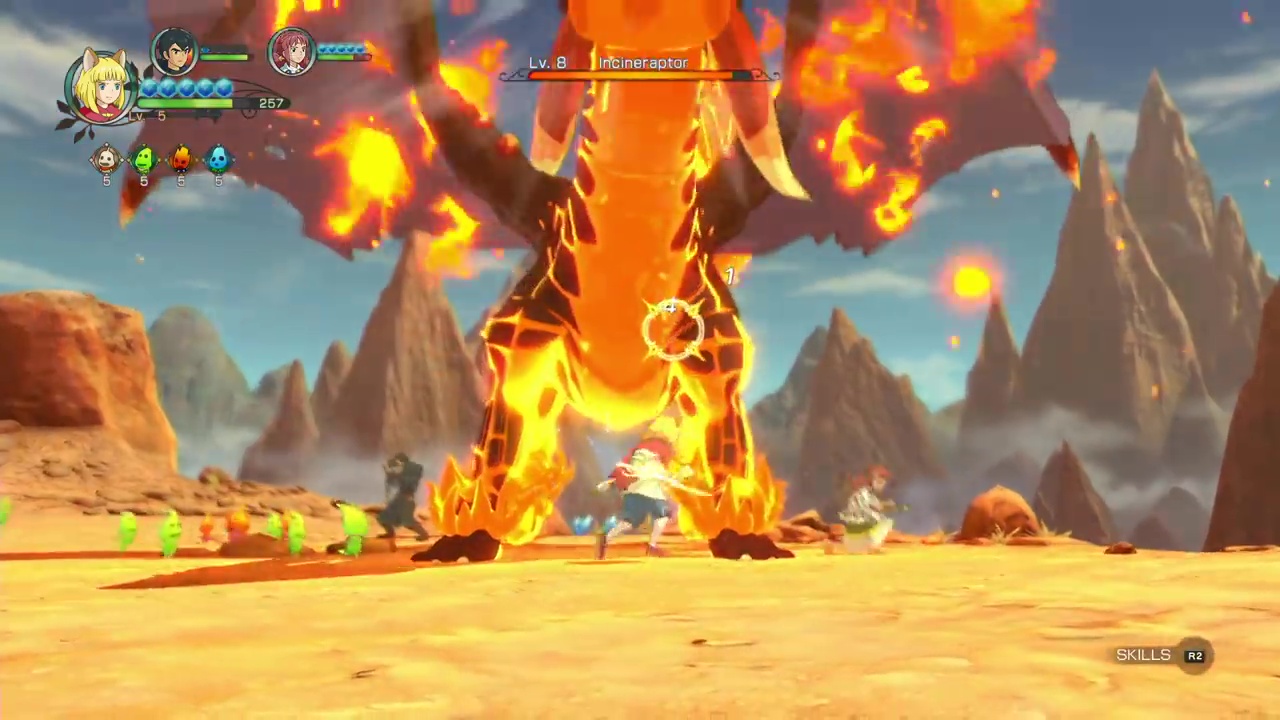
Task: Select the brown-faced higgledy icon
Action: click(106, 159)
